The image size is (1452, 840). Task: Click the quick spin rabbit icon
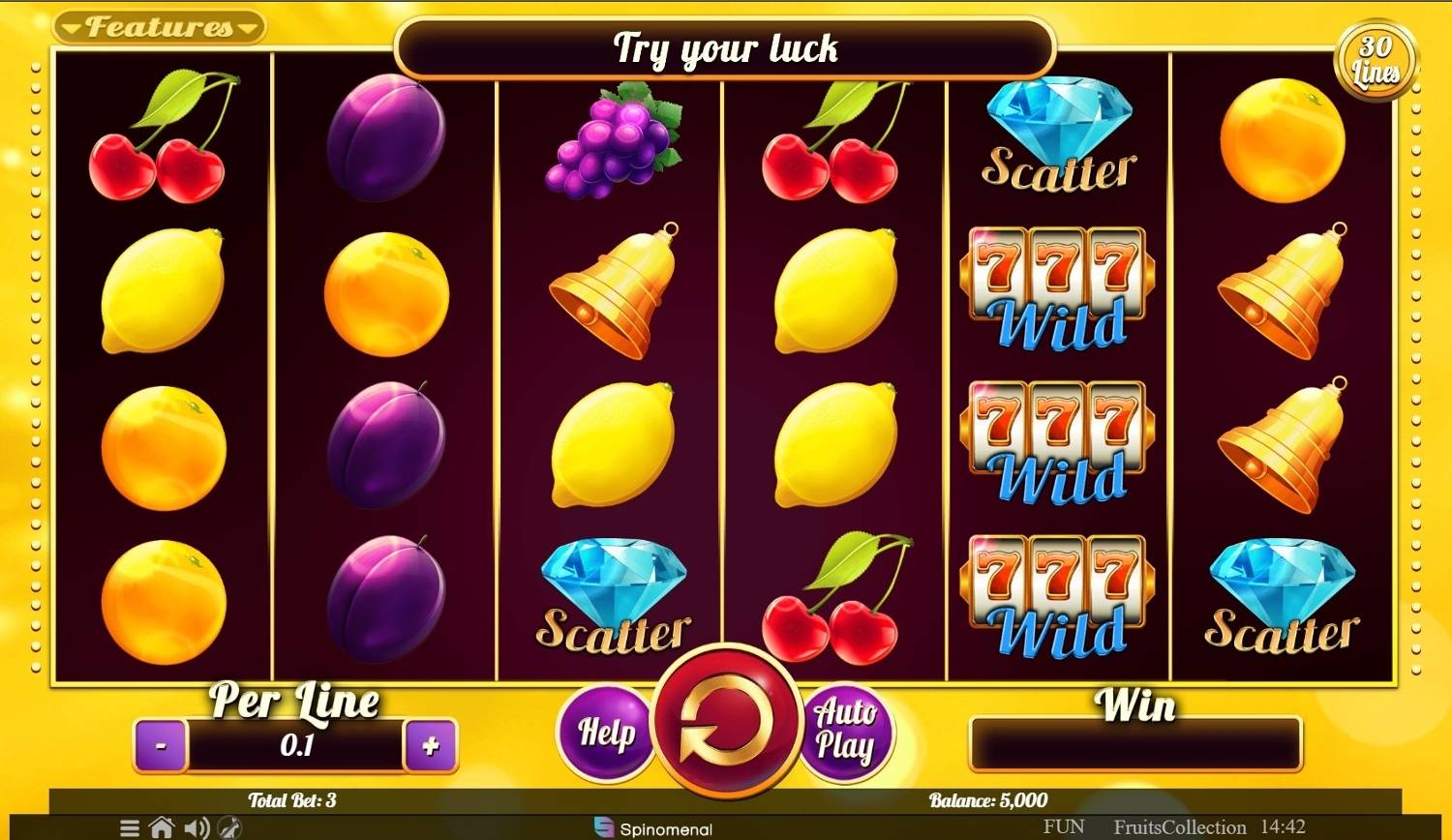229,828
